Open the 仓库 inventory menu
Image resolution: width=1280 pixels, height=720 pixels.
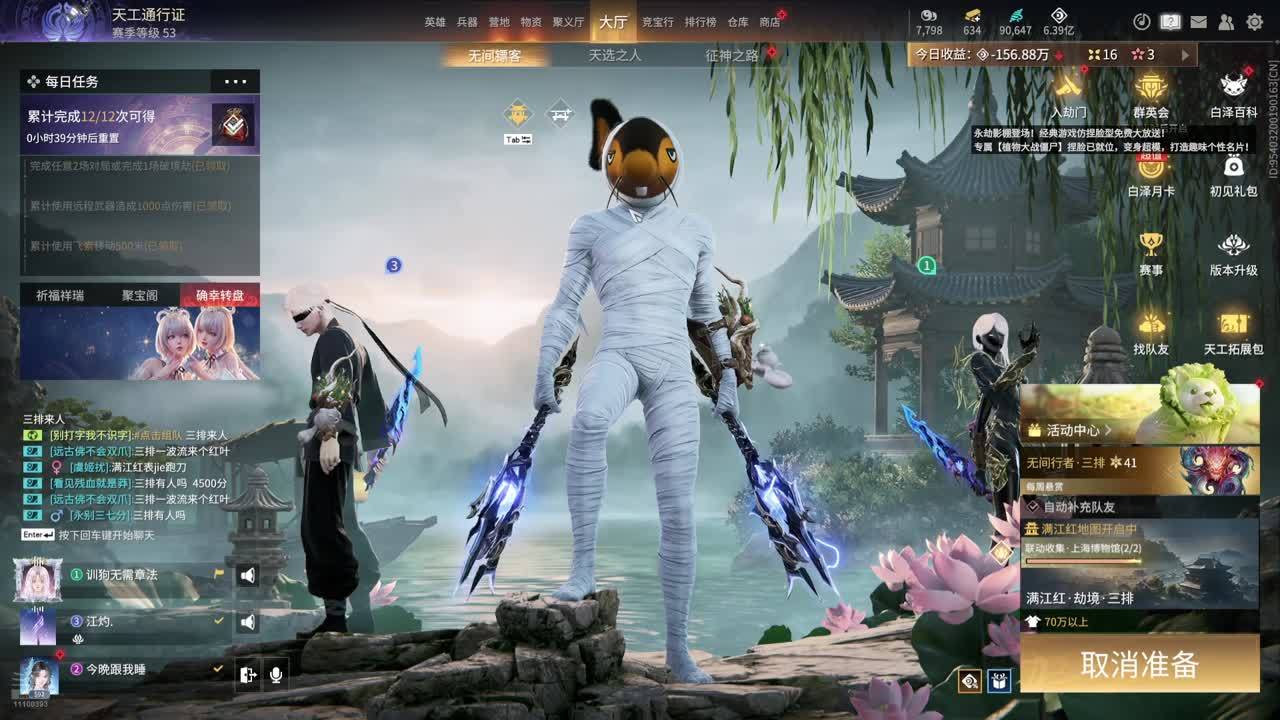(738, 22)
